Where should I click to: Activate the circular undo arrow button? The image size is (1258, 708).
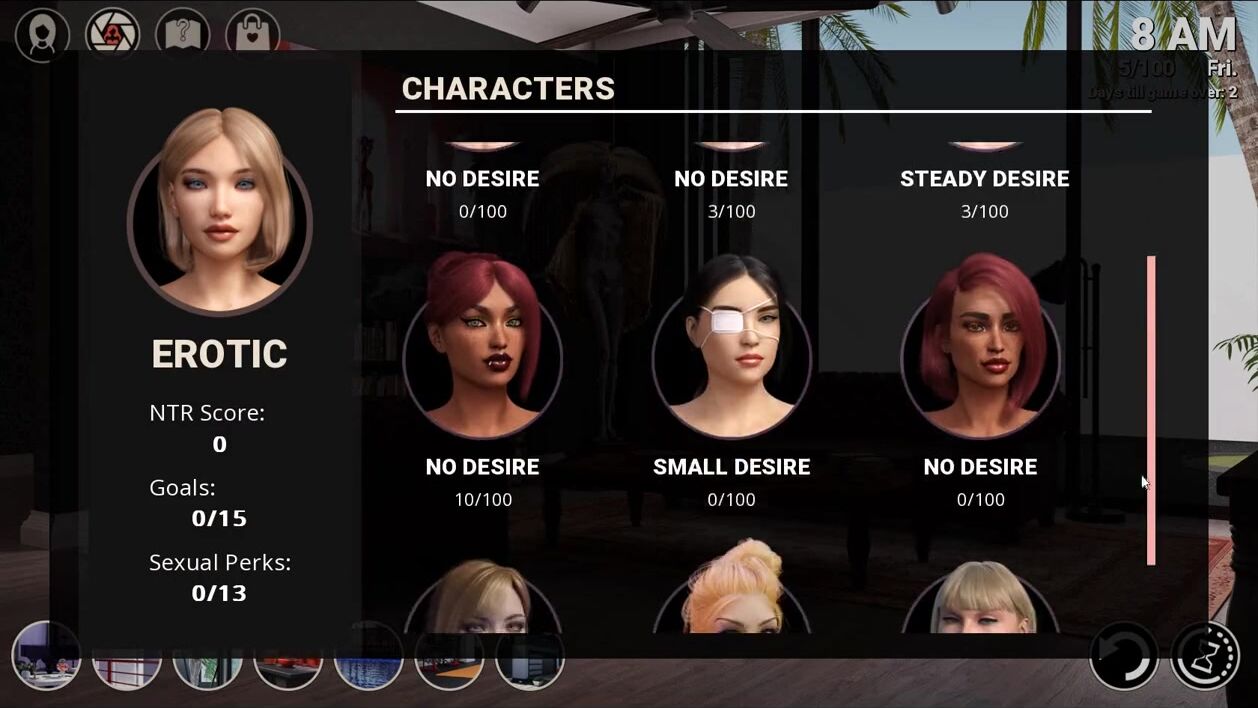[1124, 656]
